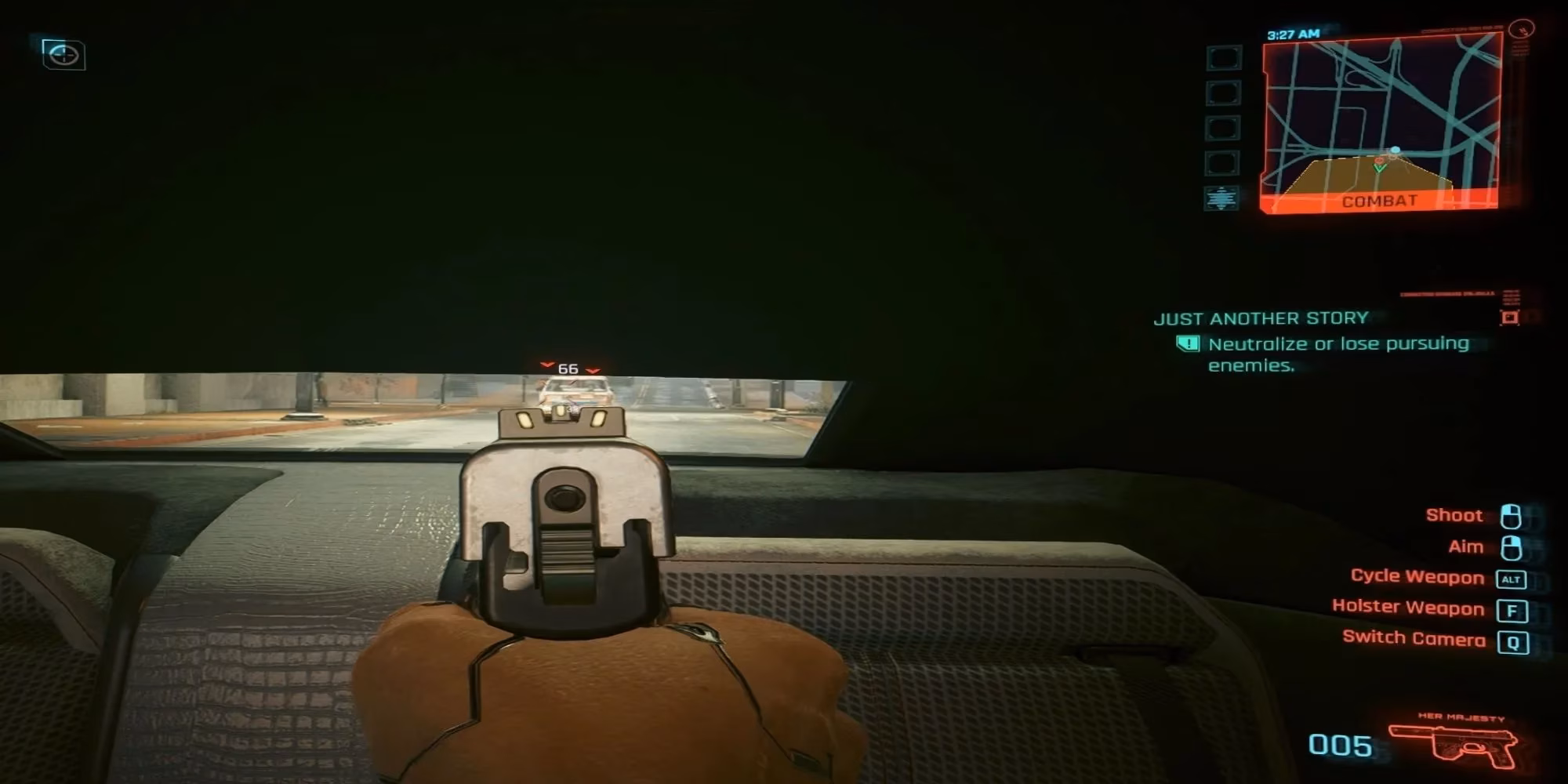This screenshot has width=1568, height=784.
Task: Click the scanner signal icon beside the minimap
Action: point(1220,198)
